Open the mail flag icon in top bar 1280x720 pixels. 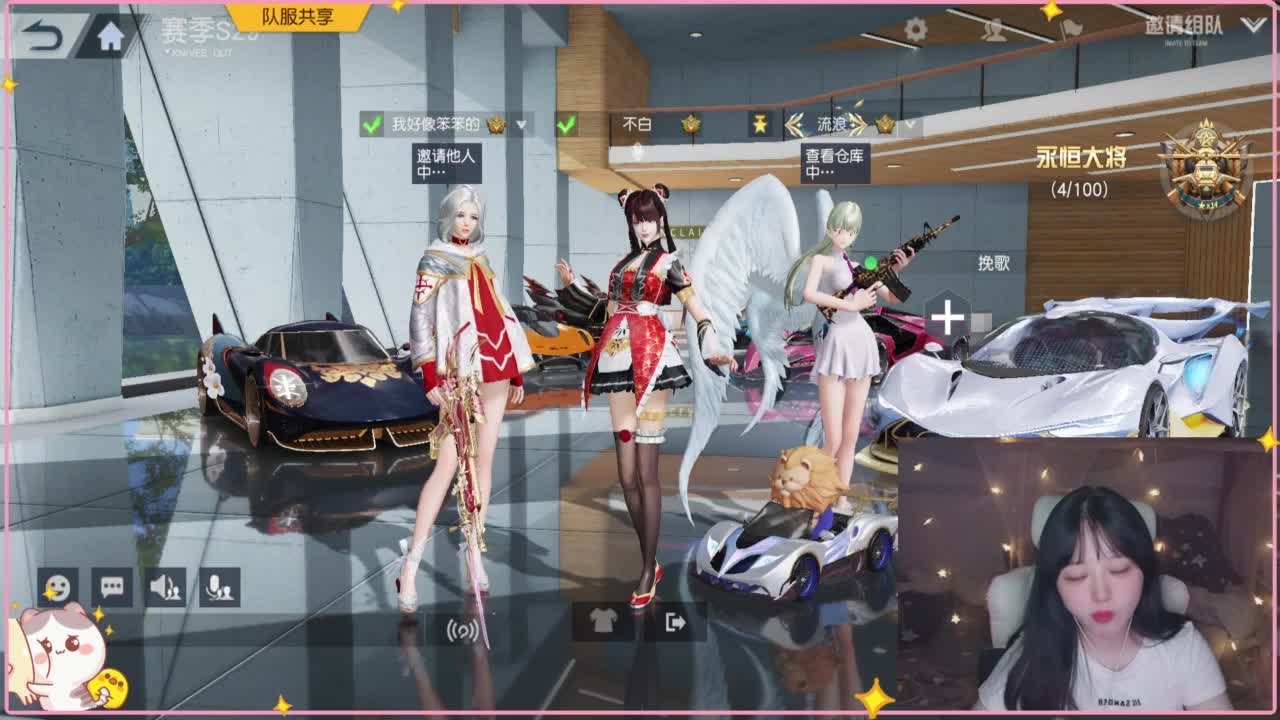click(x=1072, y=30)
